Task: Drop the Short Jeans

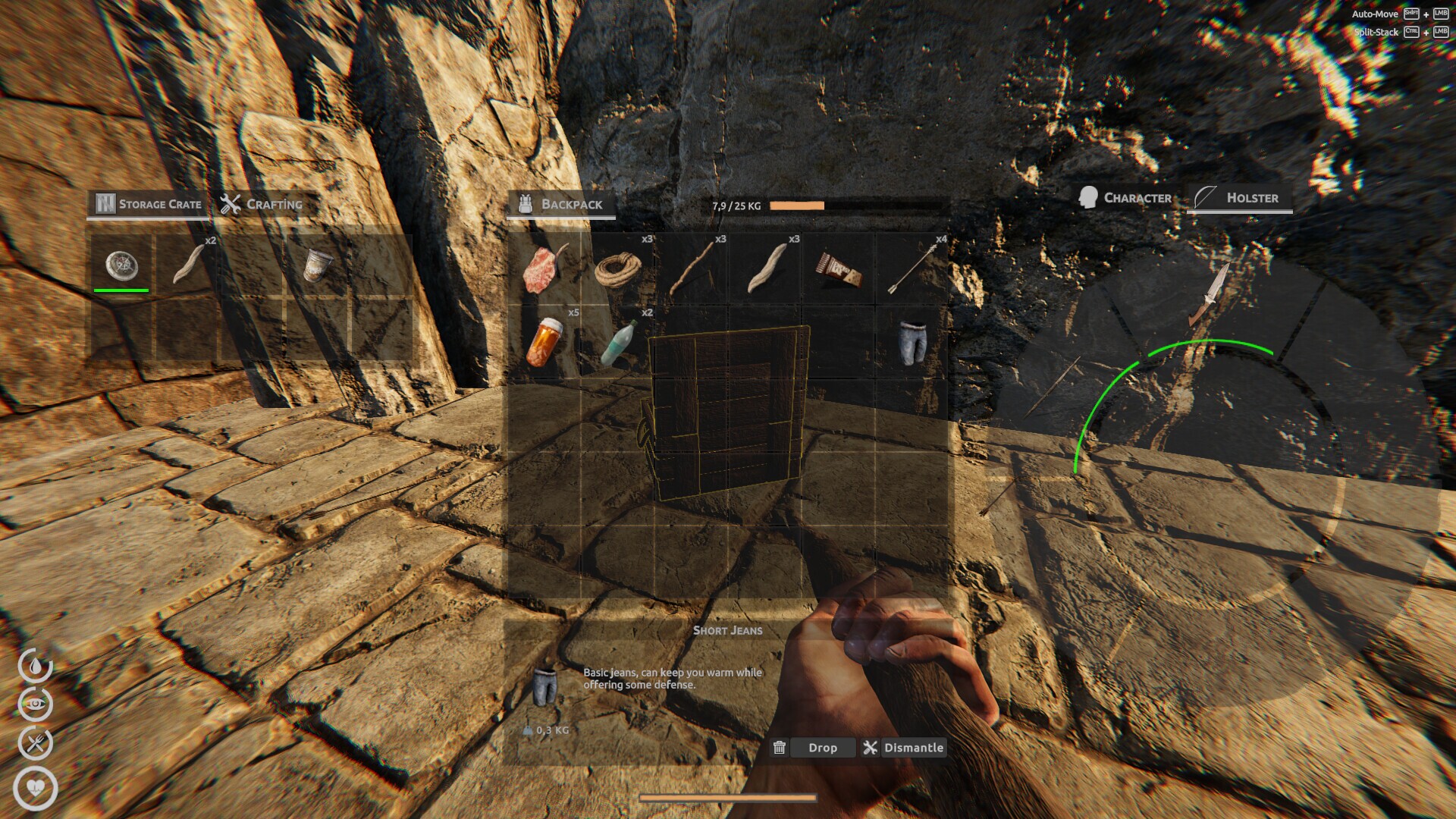Action: 823,748
